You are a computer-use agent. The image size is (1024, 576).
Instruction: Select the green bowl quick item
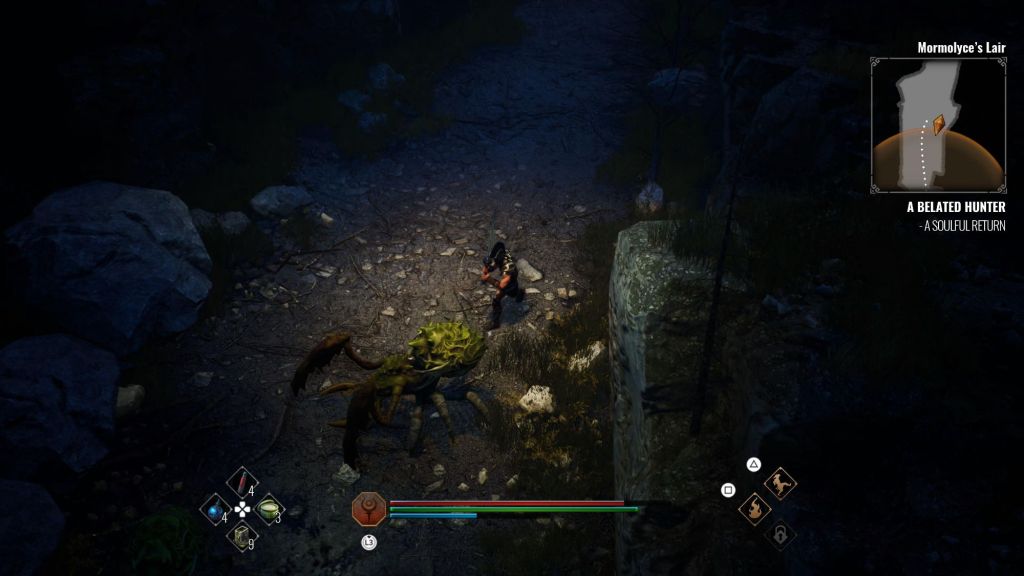point(268,510)
